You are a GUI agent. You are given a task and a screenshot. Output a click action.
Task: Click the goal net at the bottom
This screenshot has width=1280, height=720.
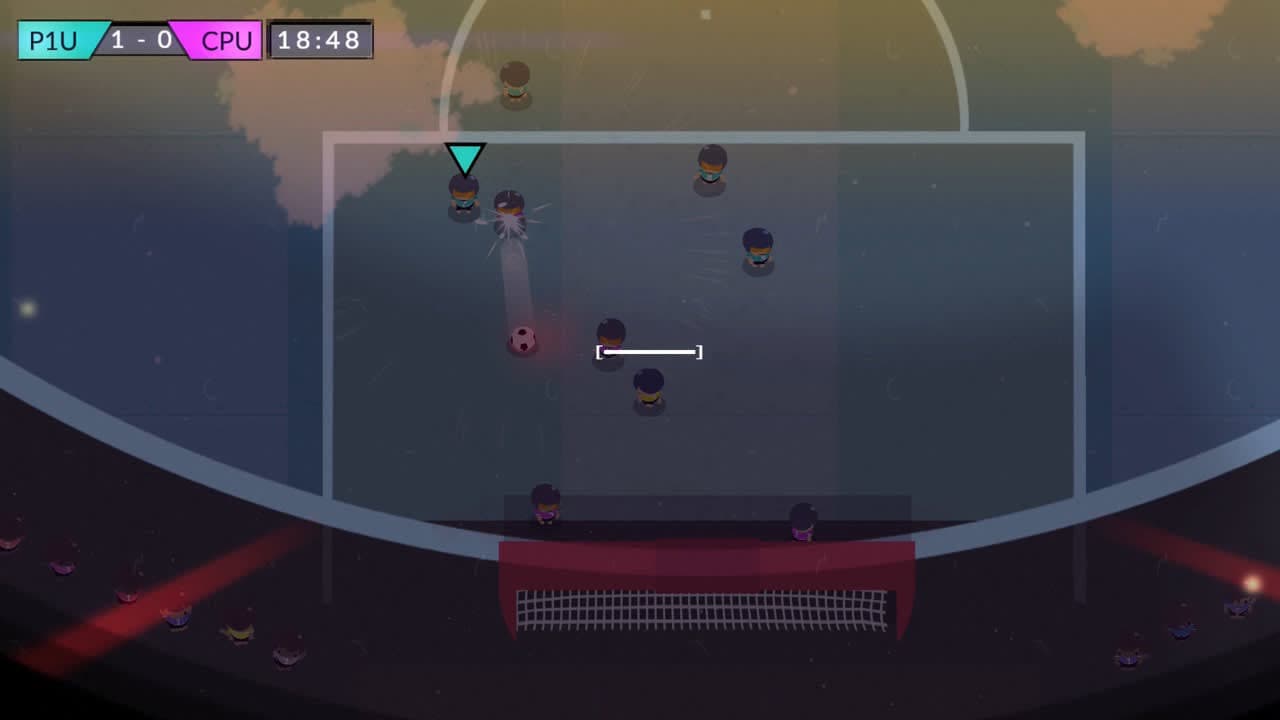700,610
